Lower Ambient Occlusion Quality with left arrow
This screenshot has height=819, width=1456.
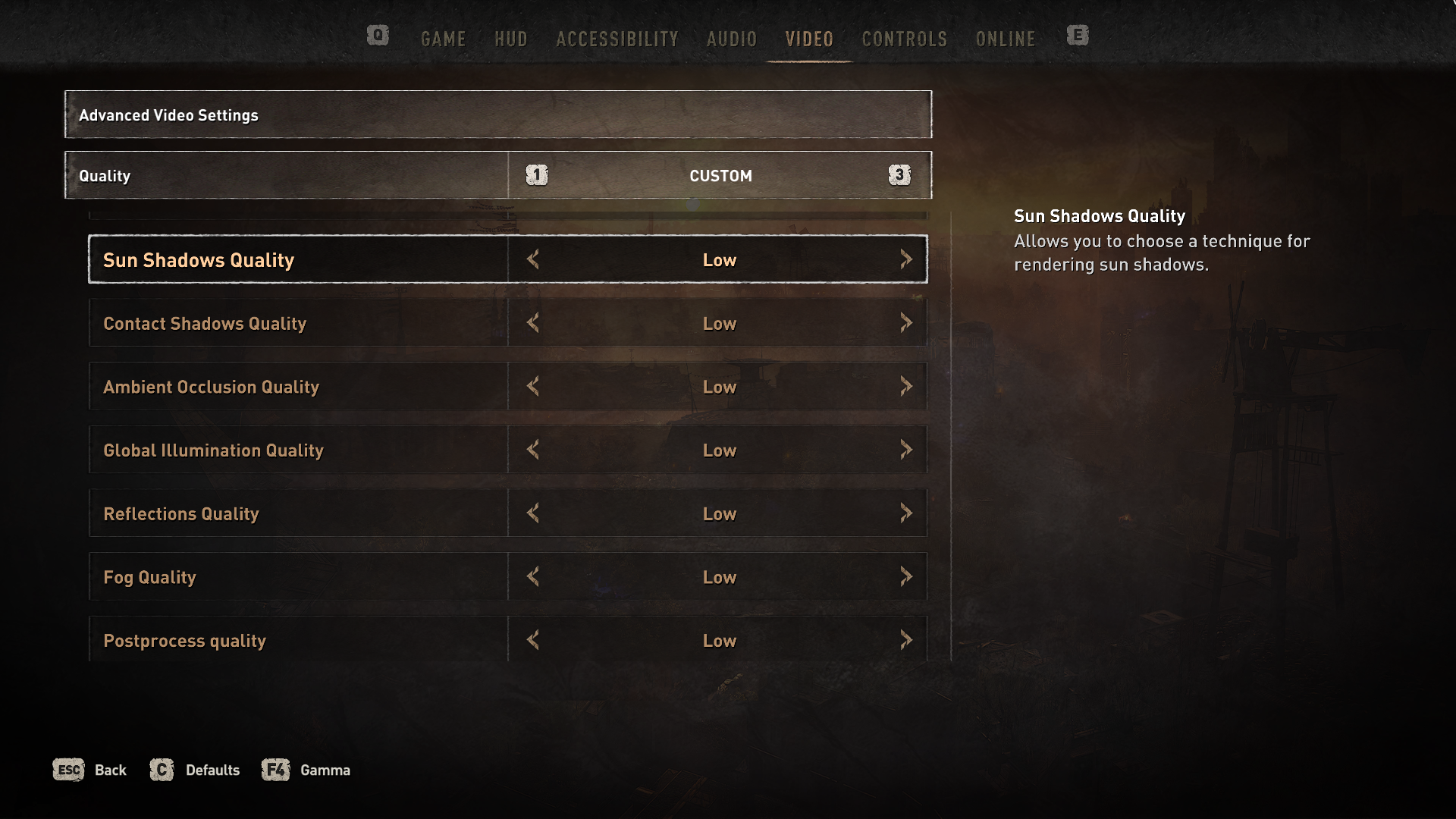533,387
